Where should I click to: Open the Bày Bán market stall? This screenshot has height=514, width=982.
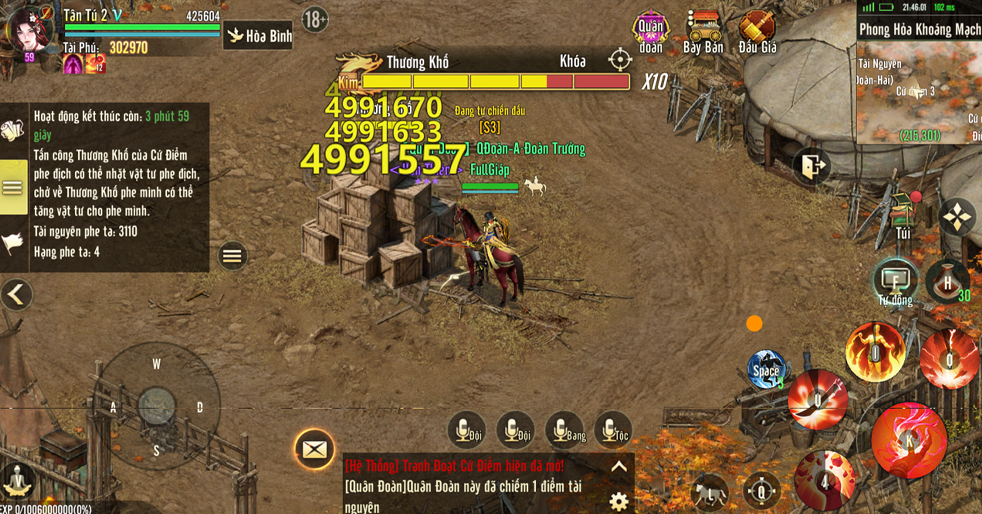[x=703, y=31]
